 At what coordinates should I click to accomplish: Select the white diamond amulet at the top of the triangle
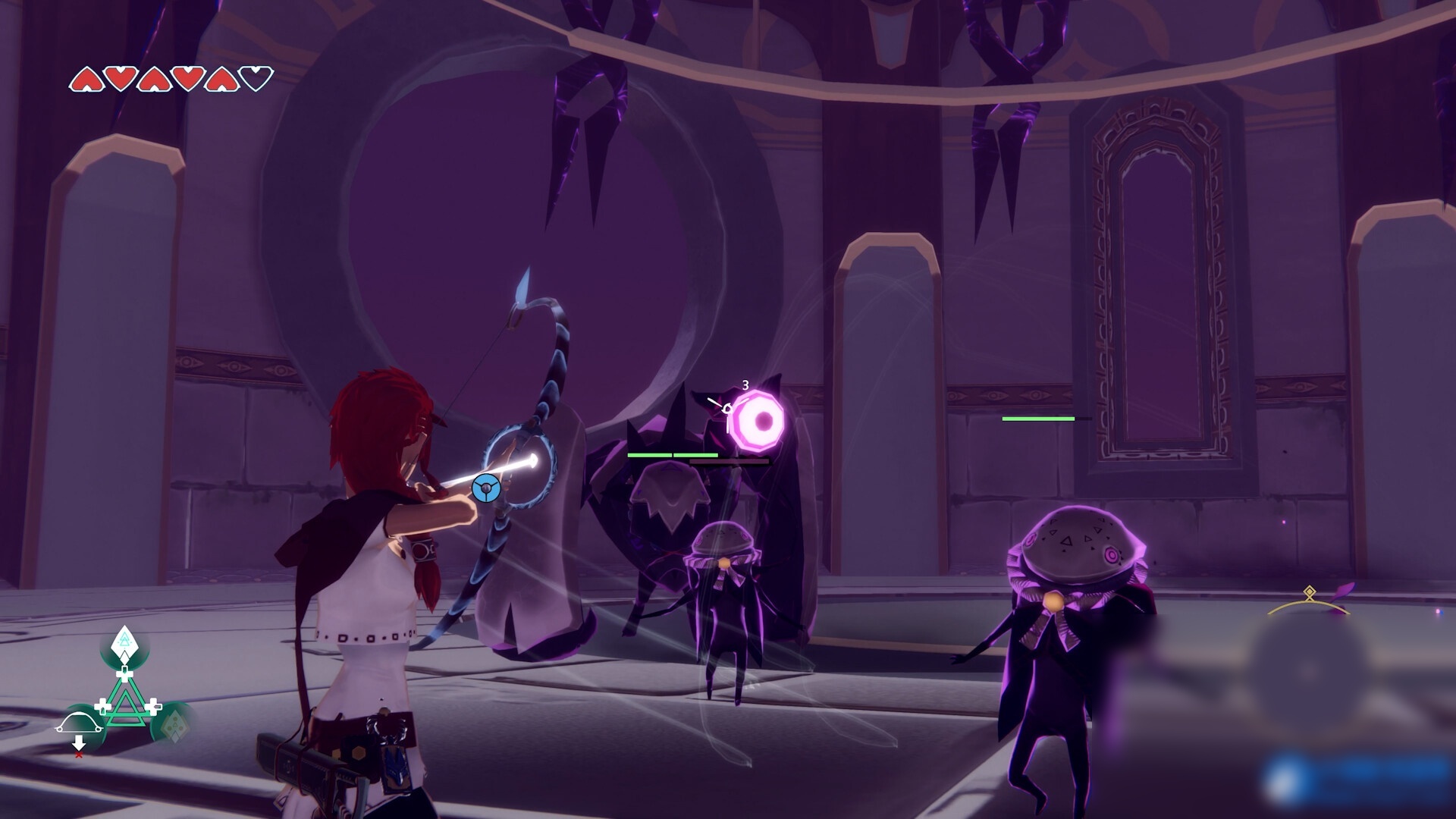click(124, 645)
